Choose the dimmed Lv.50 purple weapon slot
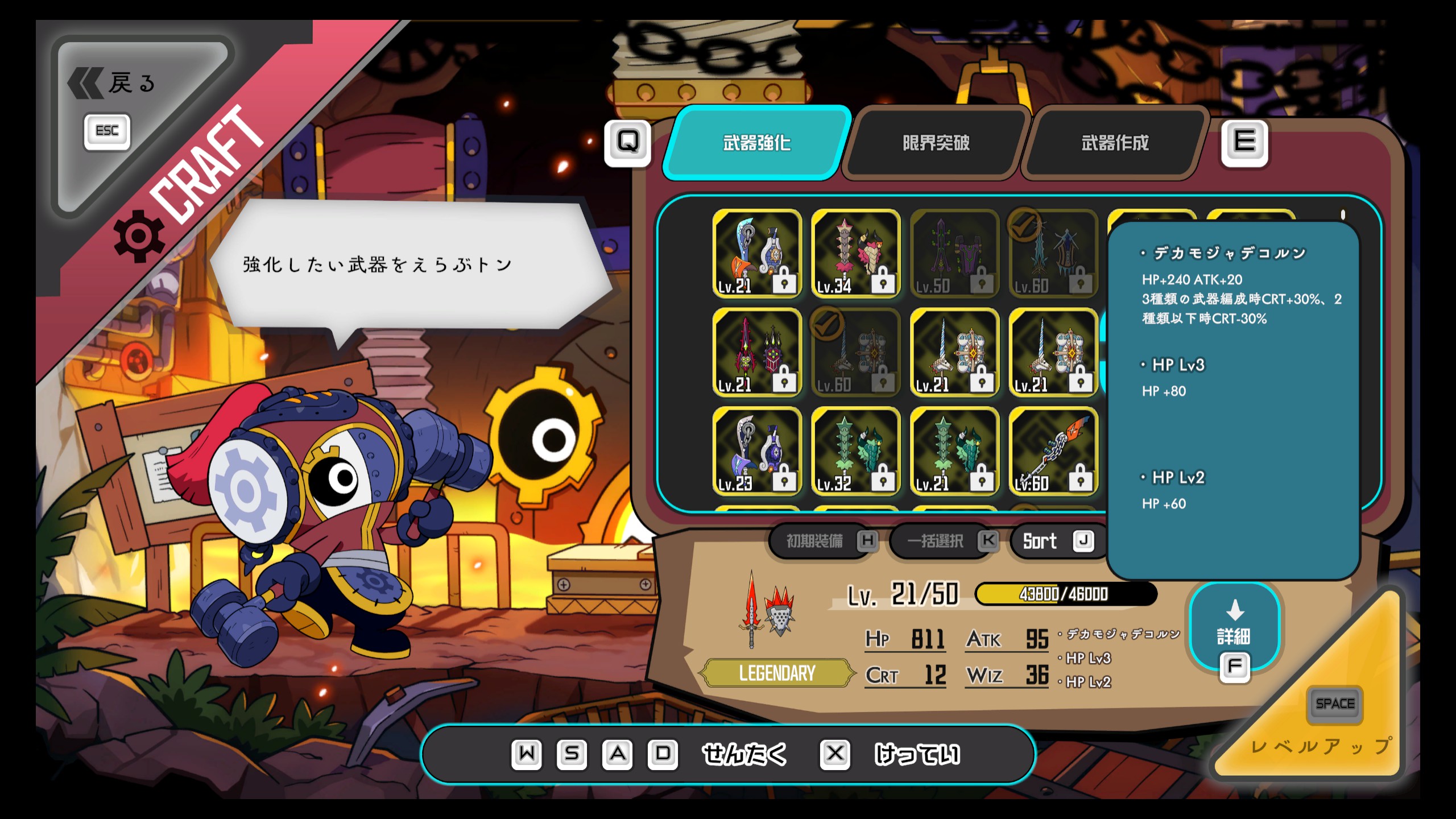Screen dimensions: 1456x819 click(954, 253)
